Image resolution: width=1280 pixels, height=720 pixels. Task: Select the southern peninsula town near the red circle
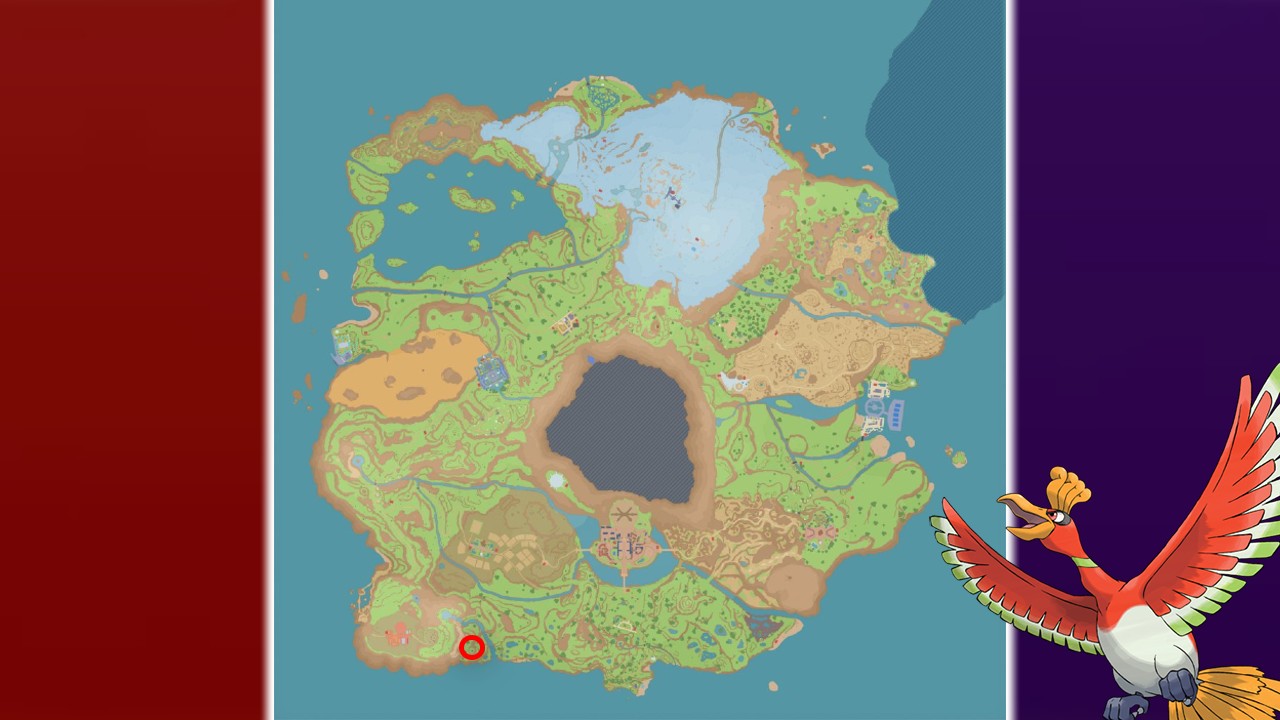398,635
